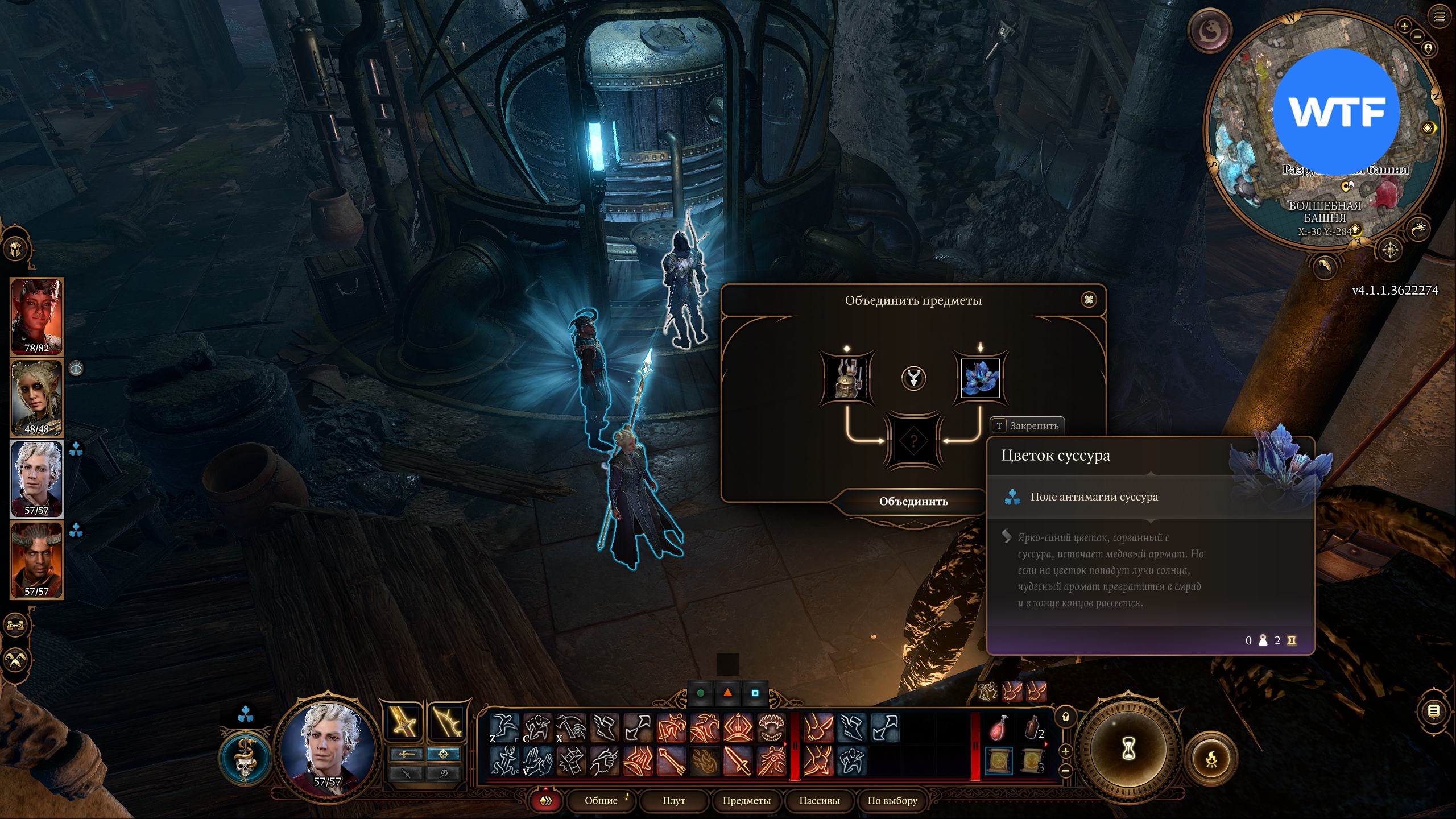Show the Пассивы hotbar tab
1456x819 pixels.
[819, 801]
